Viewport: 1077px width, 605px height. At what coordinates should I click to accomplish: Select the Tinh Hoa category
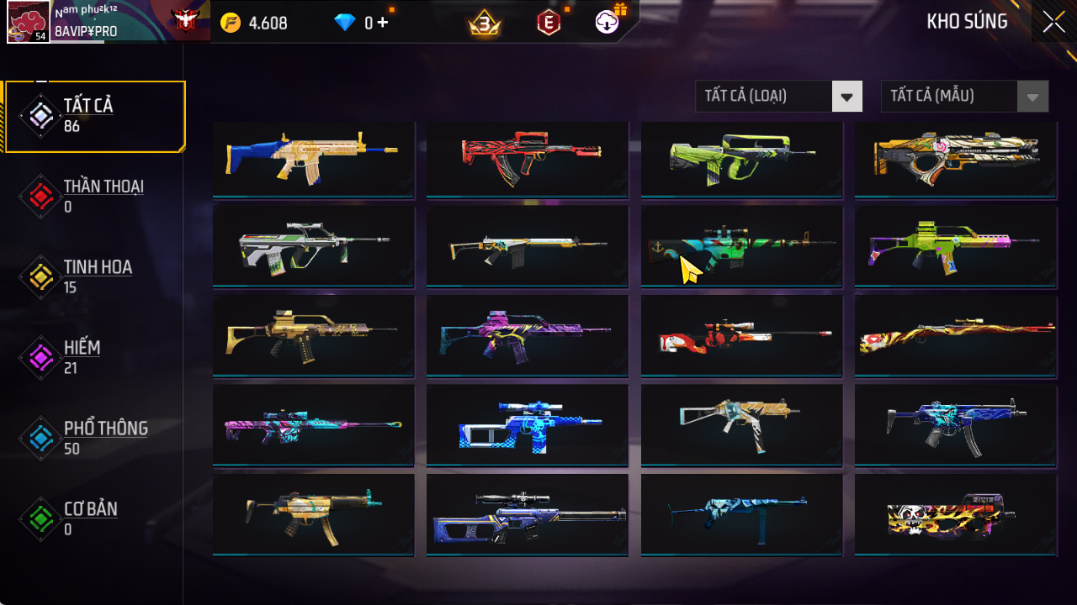95,277
